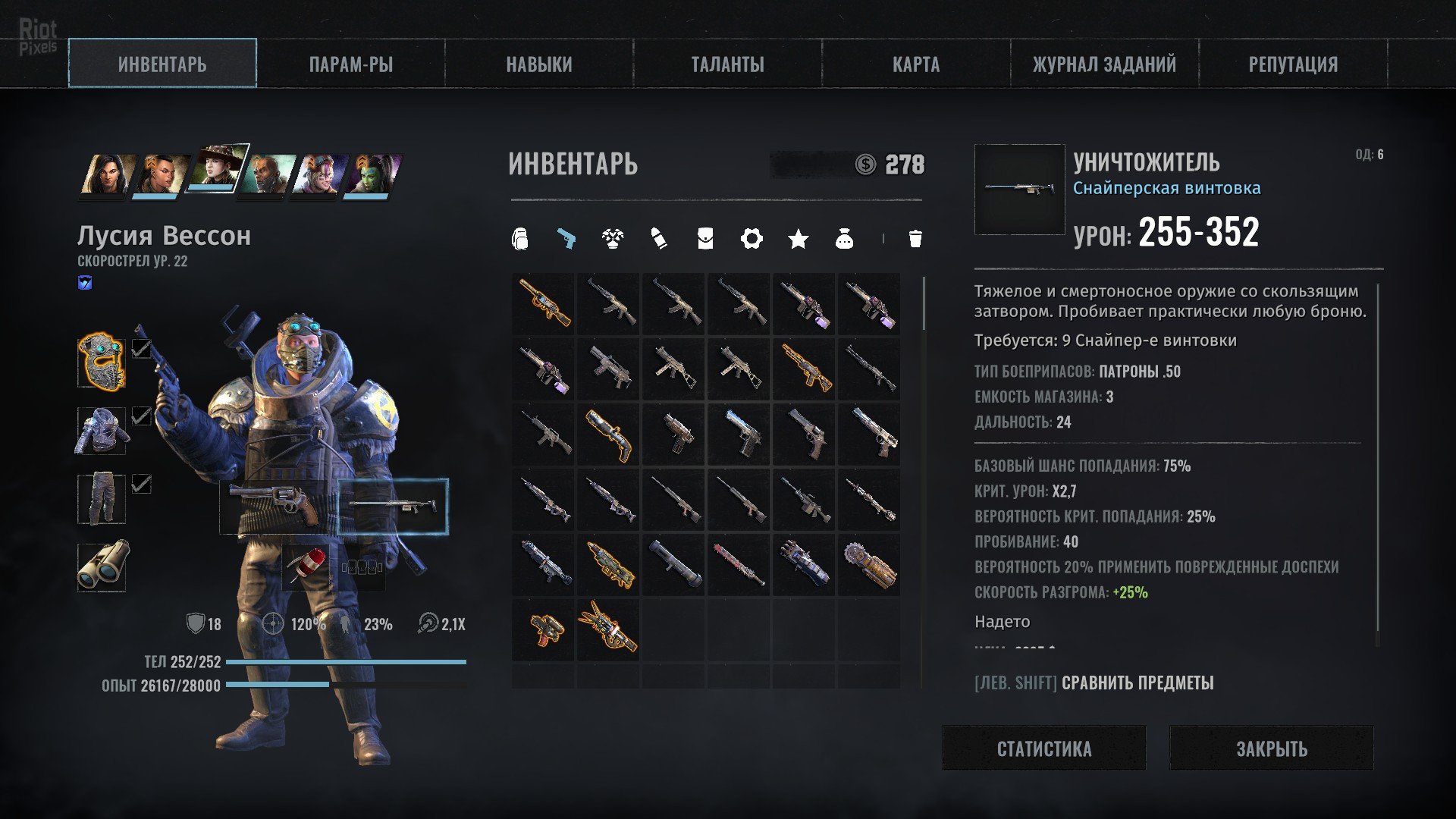Image resolution: width=1456 pixels, height=819 pixels.
Task: Open the КАРТА tab
Action: (x=915, y=64)
